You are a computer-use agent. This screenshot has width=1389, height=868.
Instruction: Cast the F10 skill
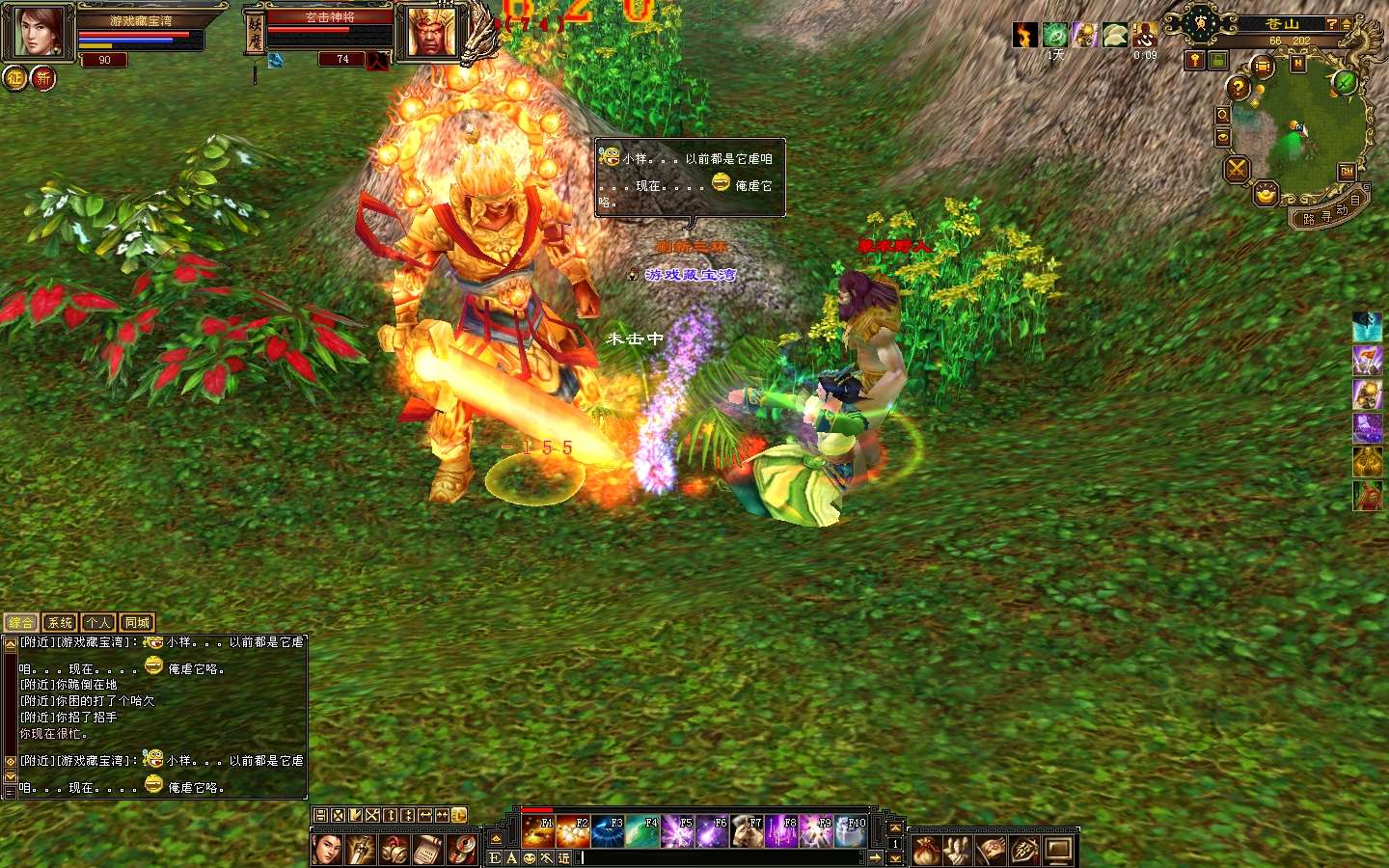851,831
